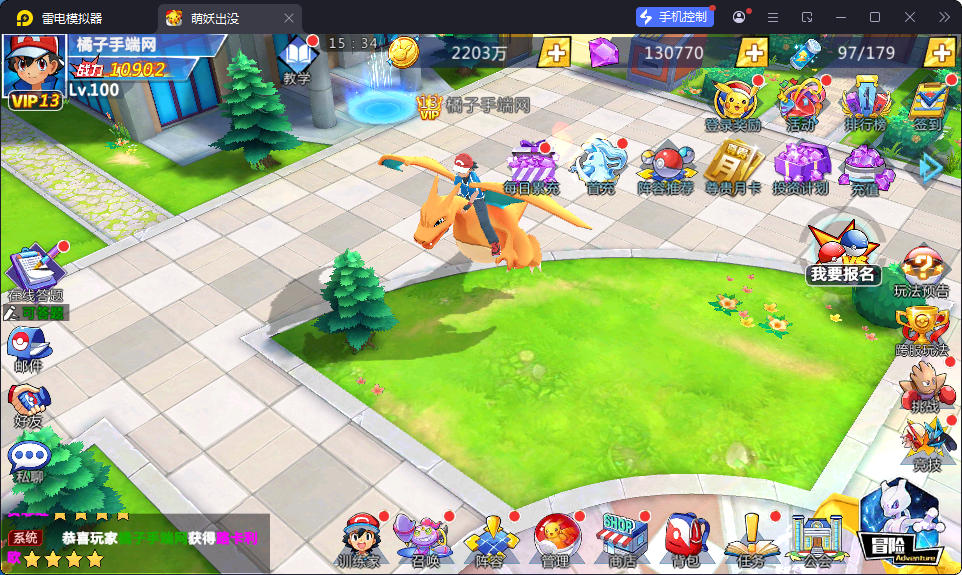Click the VIP13 player avatar portrait

(34, 68)
